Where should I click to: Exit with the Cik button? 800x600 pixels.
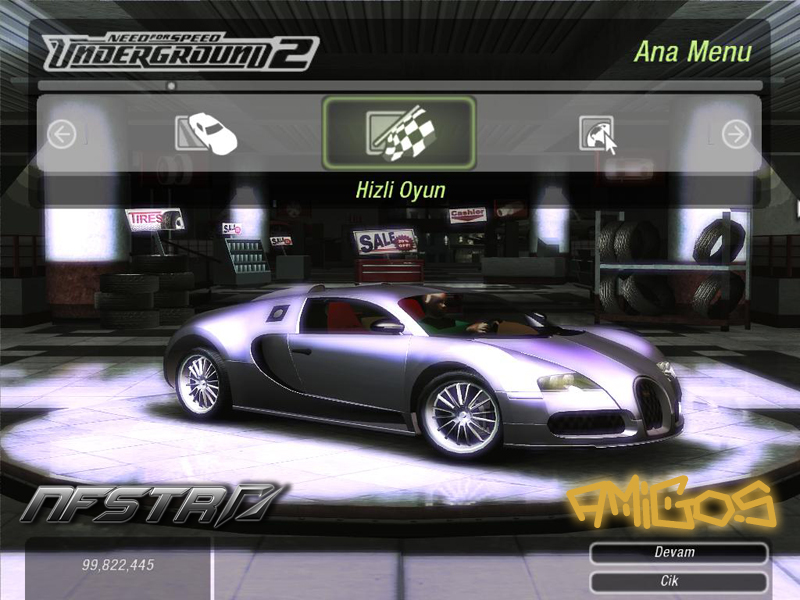click(678, 581)
